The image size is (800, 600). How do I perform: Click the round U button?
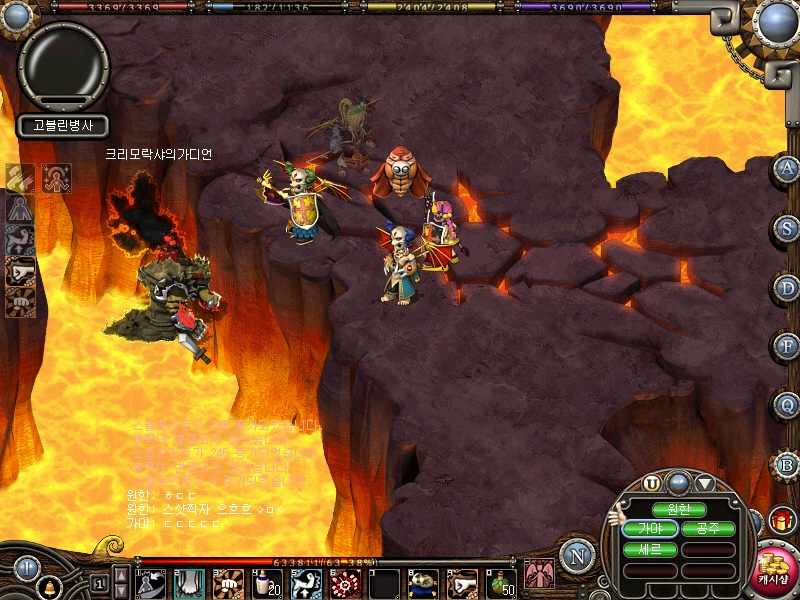(x=652, y=483)
